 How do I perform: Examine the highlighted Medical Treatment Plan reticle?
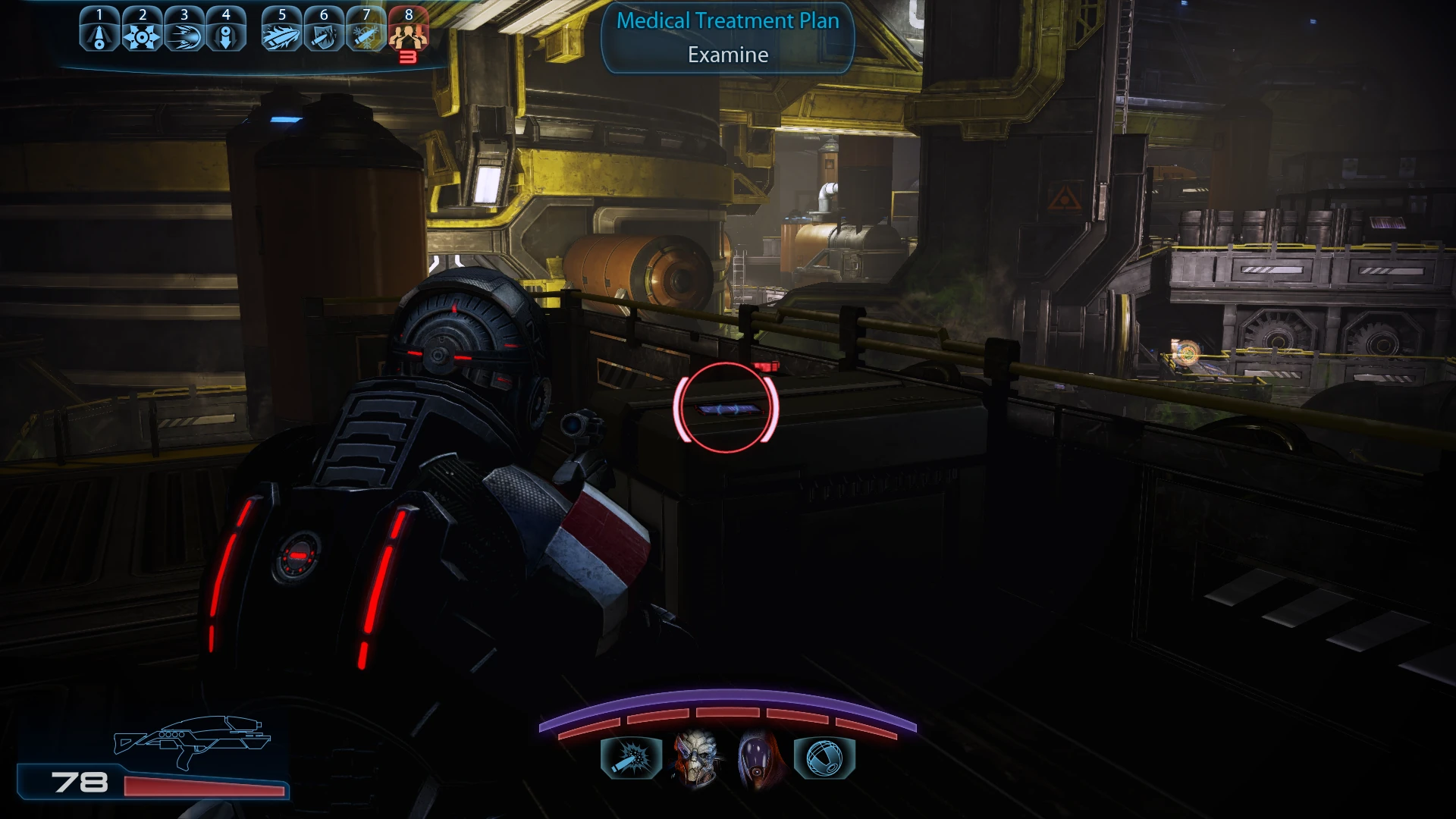pos(726,409)
